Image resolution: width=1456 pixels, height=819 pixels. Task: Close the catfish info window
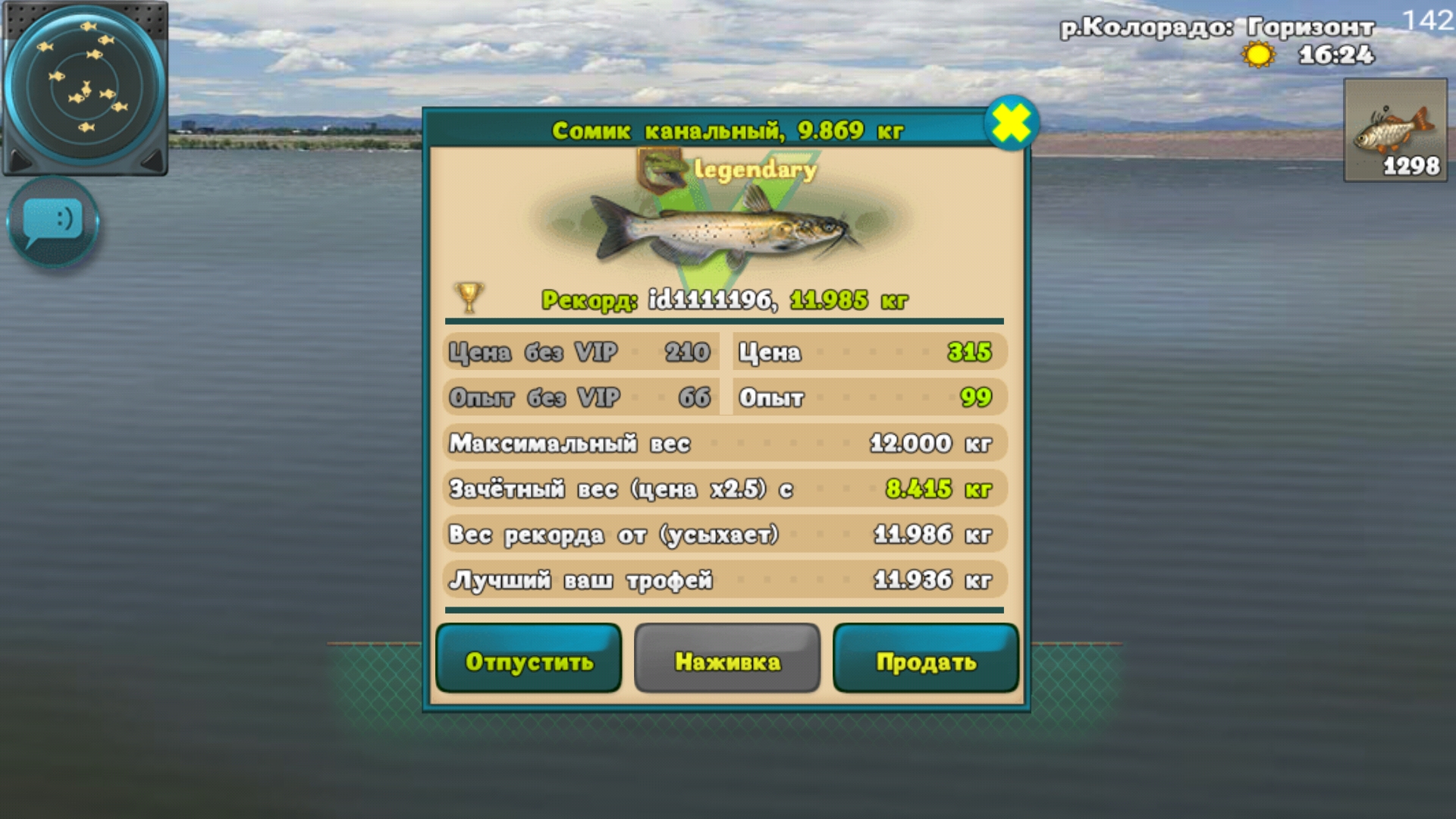coord(1014,124)
